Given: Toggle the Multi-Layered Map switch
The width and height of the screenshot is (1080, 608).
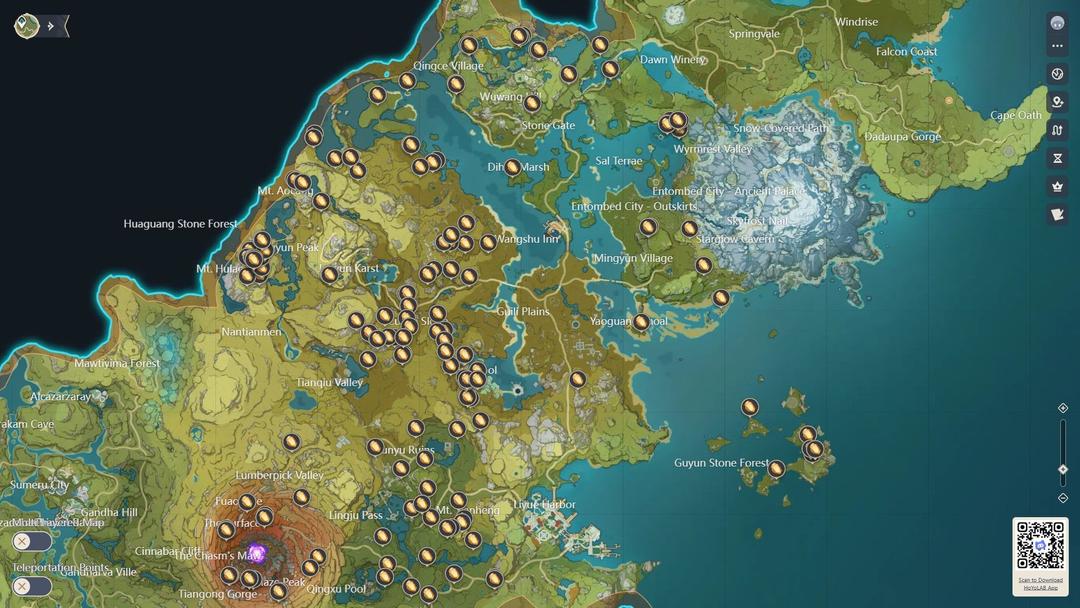Looking at the screenshot, I should pos(32,541).
